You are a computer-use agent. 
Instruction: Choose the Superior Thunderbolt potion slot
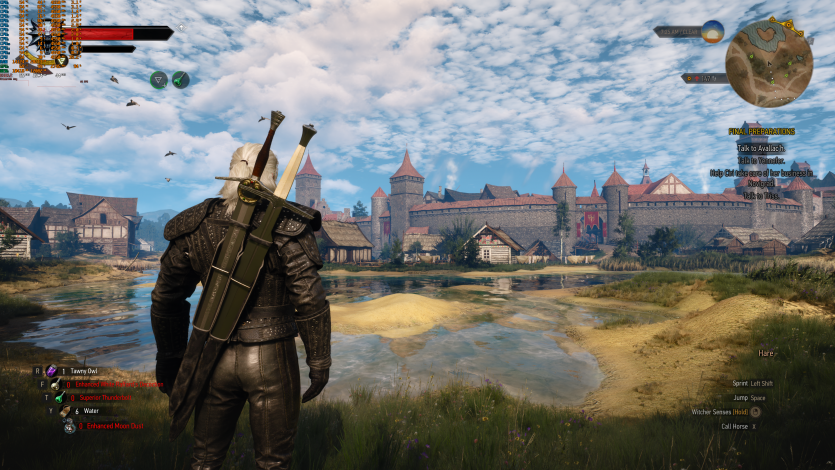coord(60,397)
